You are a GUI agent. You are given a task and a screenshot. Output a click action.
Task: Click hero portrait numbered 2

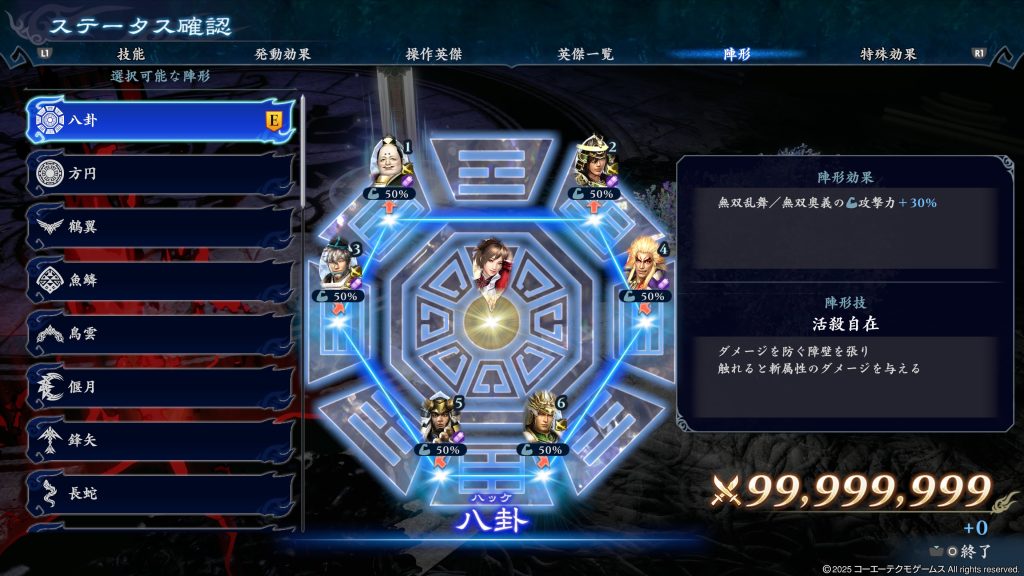click(596, 163)
